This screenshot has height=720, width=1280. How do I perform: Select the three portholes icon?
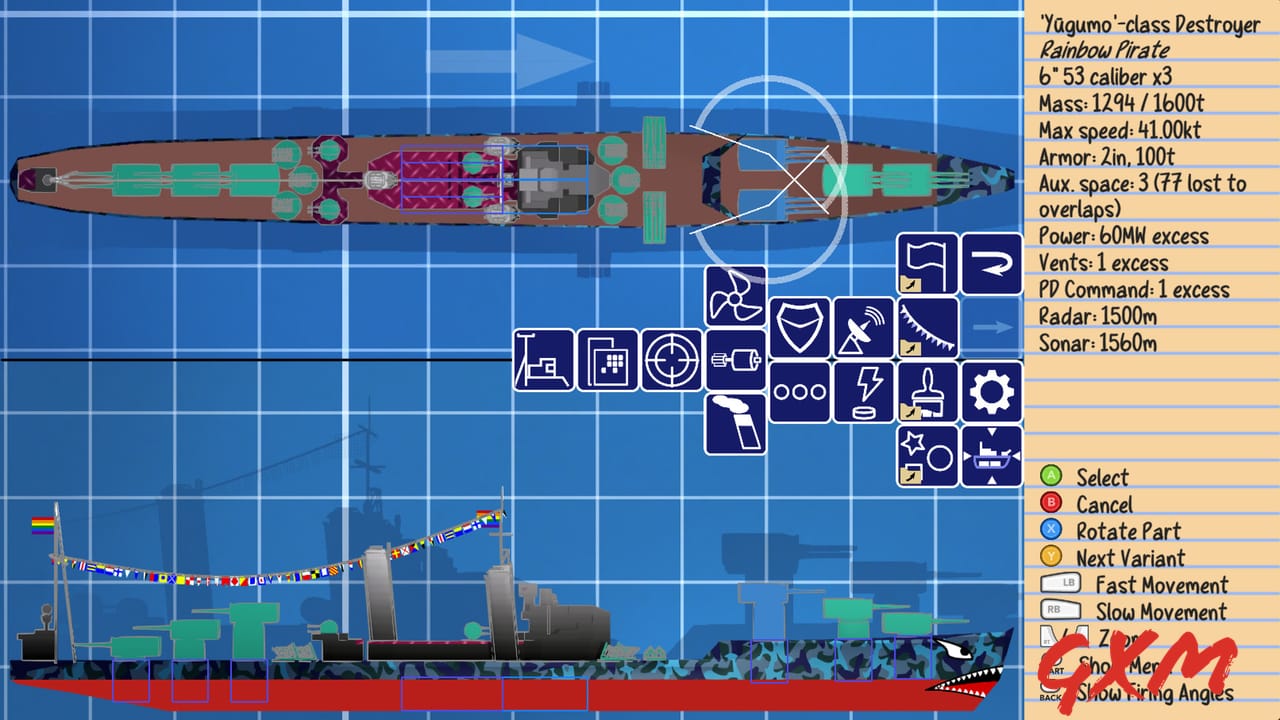click(800, 393)
